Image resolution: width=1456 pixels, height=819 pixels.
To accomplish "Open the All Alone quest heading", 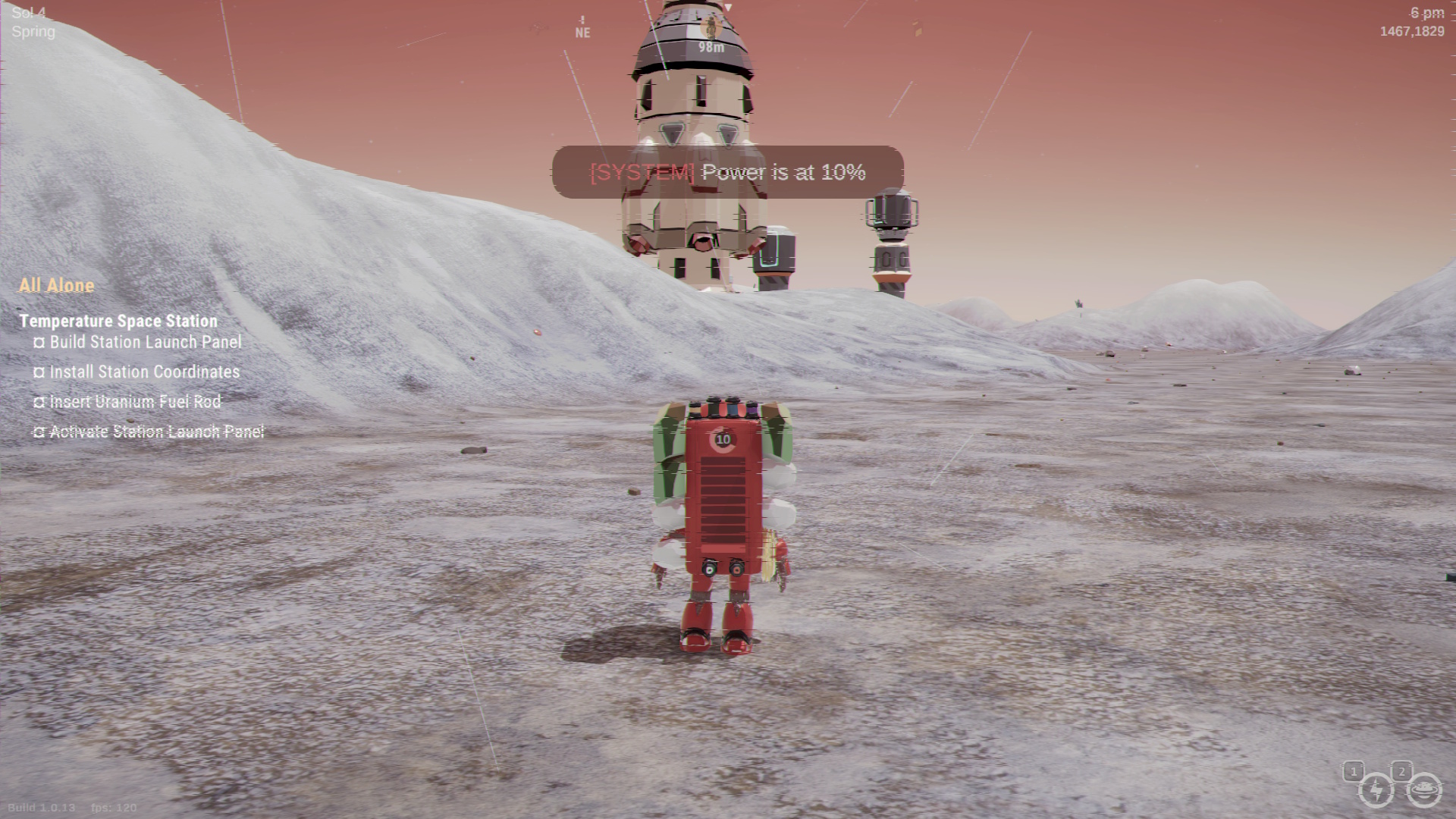I will point(57,286).
